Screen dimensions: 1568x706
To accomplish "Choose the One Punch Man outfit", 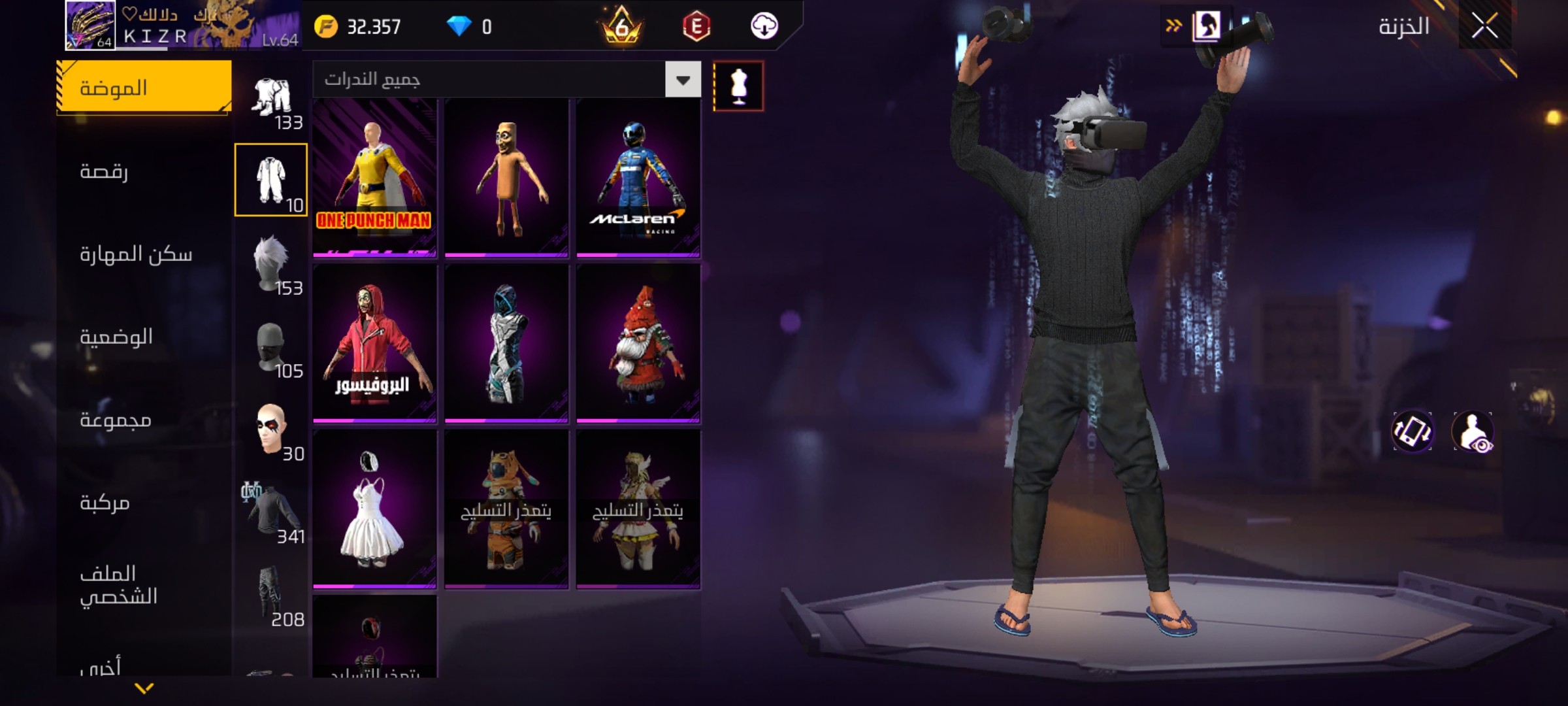I will coord(374,176).
